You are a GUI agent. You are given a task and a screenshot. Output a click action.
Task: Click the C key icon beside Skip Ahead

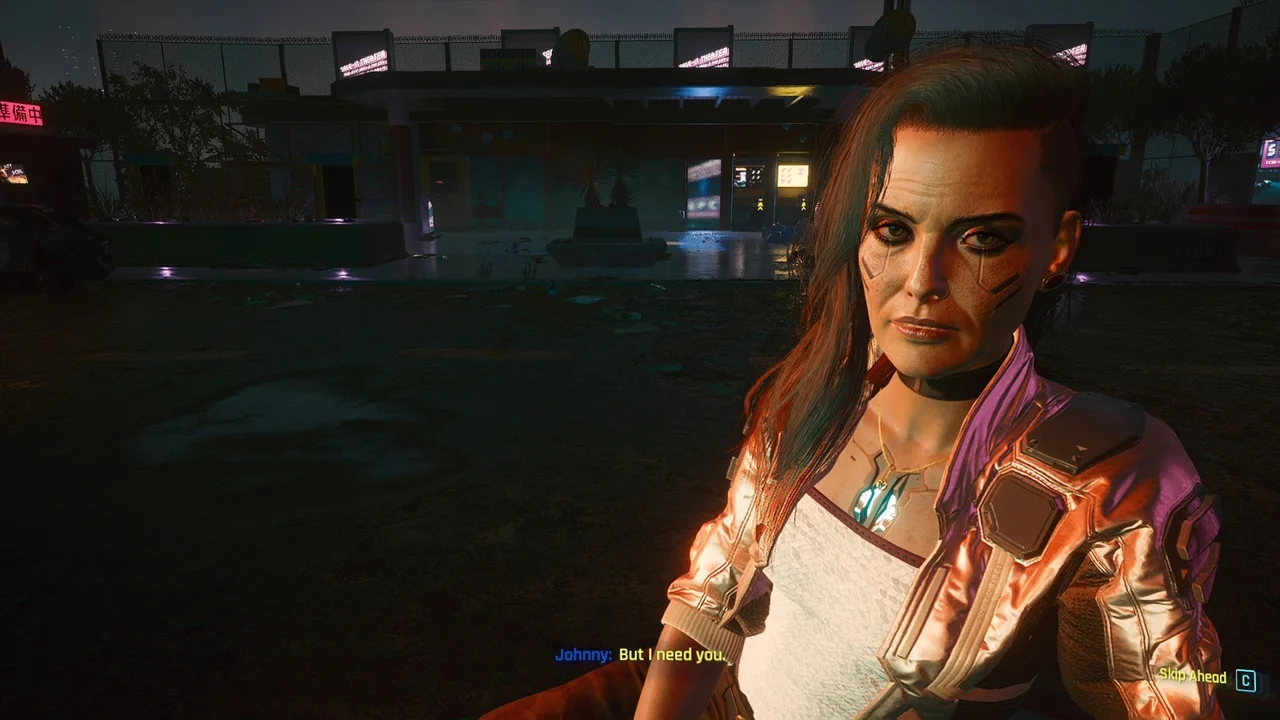(x=1246, y=678)
